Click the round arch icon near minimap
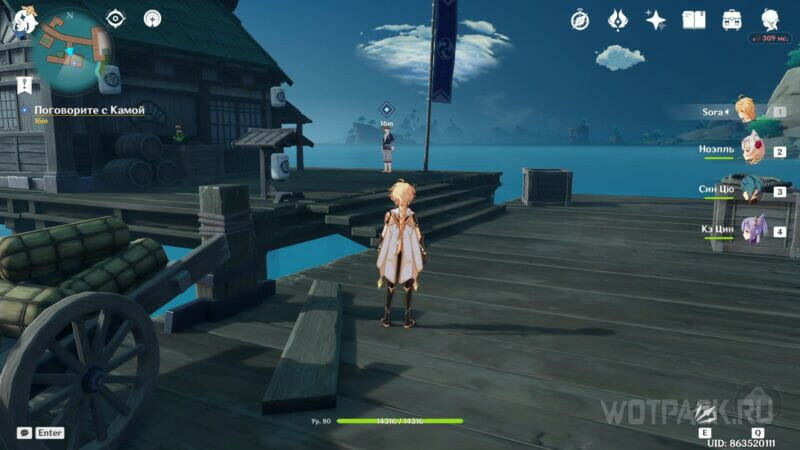 (152, 18)
